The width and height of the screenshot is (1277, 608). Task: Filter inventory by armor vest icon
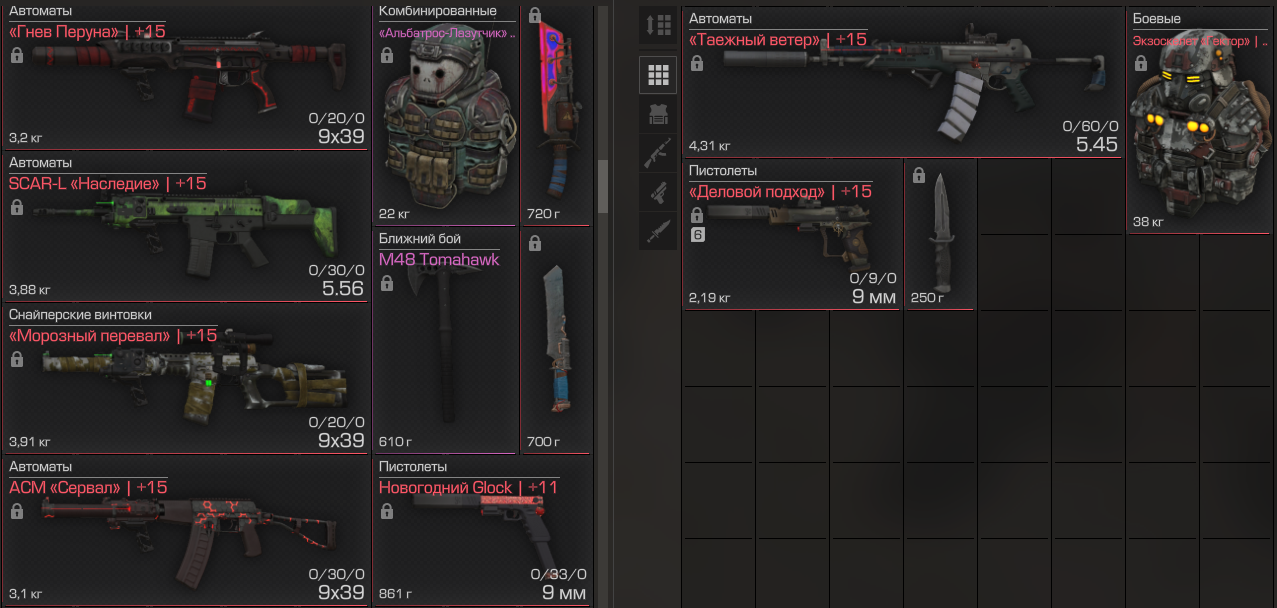click(657, 114)
